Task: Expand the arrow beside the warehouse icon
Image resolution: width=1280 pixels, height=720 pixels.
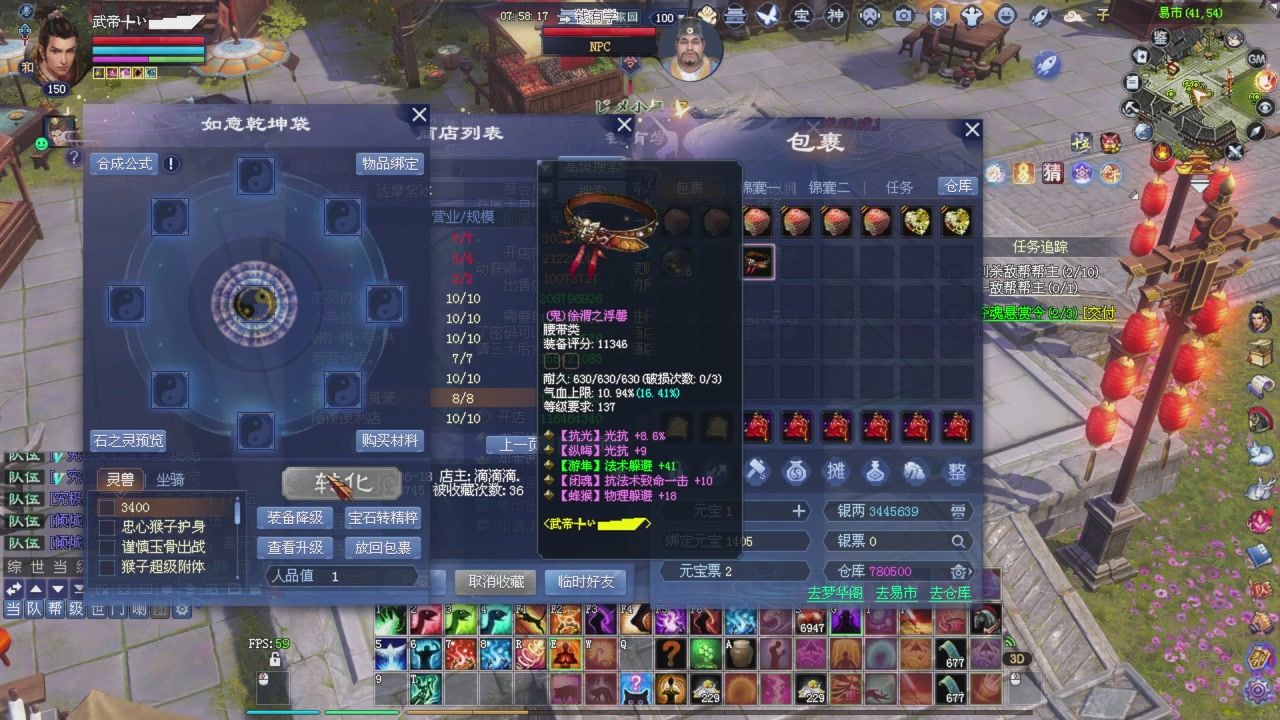Action: coord(972,572)
